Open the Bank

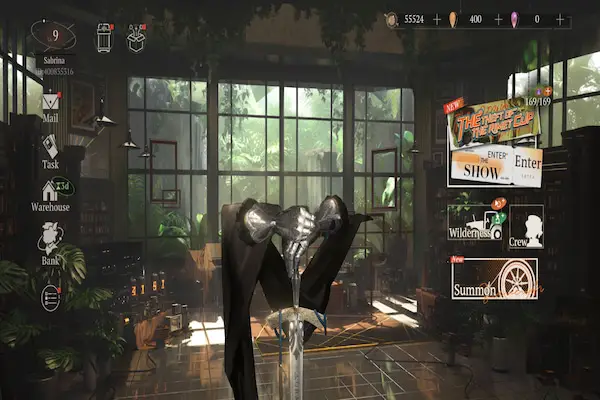[50, 243]
